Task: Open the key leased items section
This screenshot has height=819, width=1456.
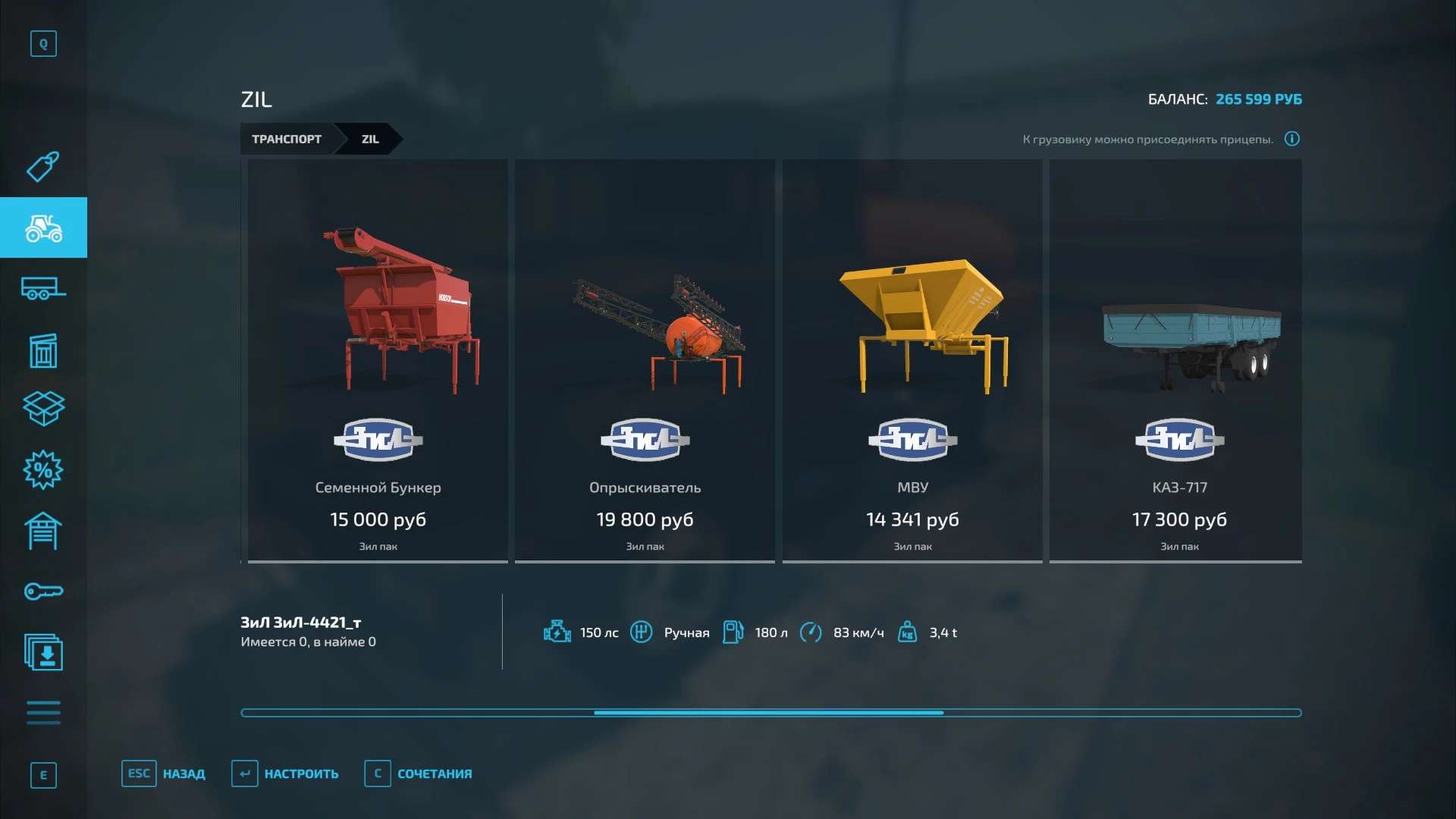Action: [43, 591]
